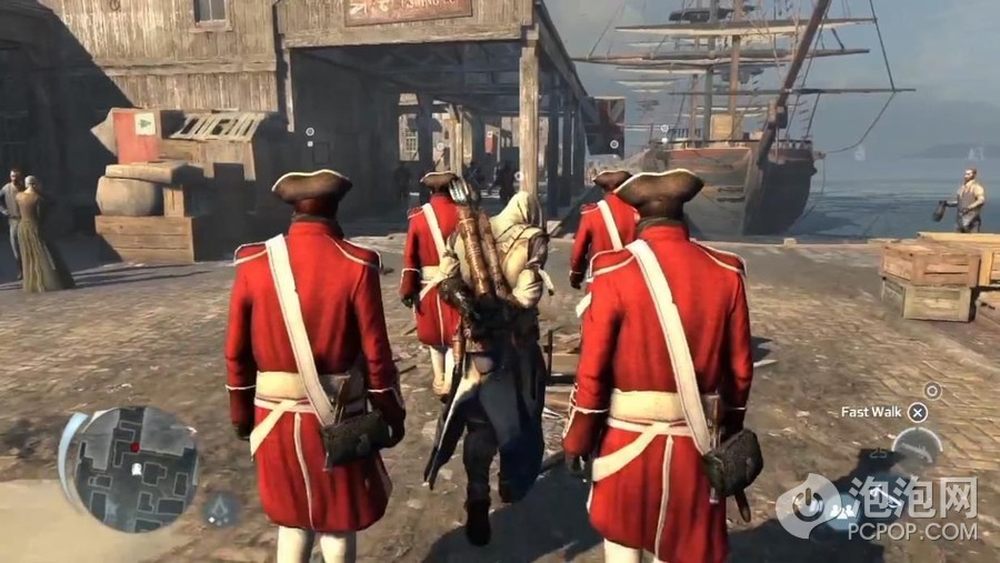Click the Assassin insignia icon beside the minimap
The width and height of the screenshot is (1000, 563).
tap(221, 510)
